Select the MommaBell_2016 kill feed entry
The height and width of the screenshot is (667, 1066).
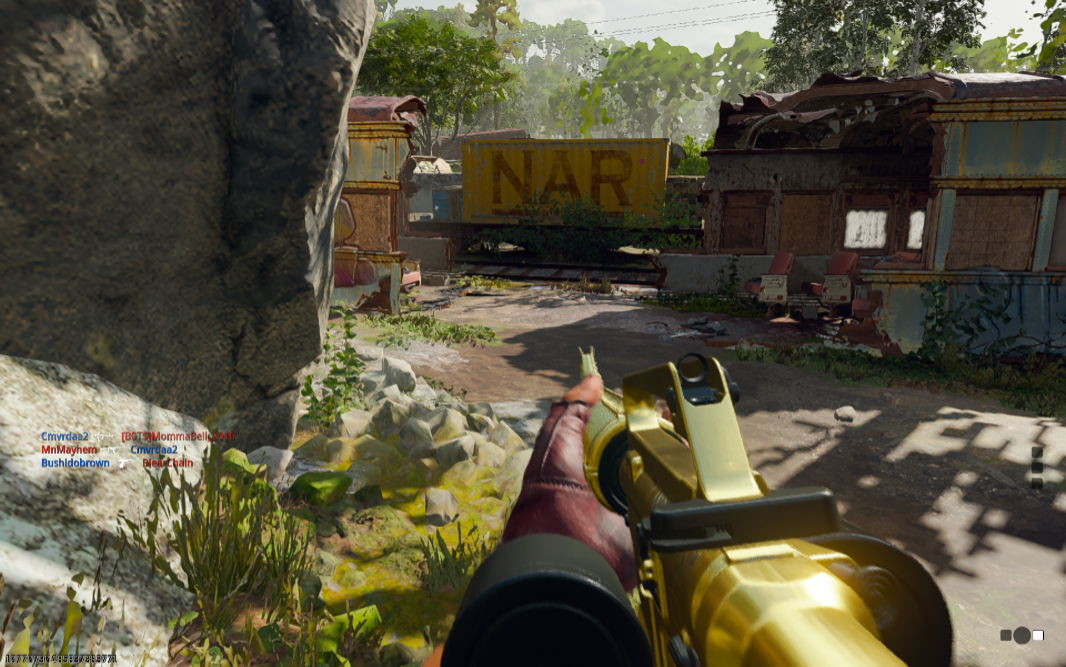point(178,437)
